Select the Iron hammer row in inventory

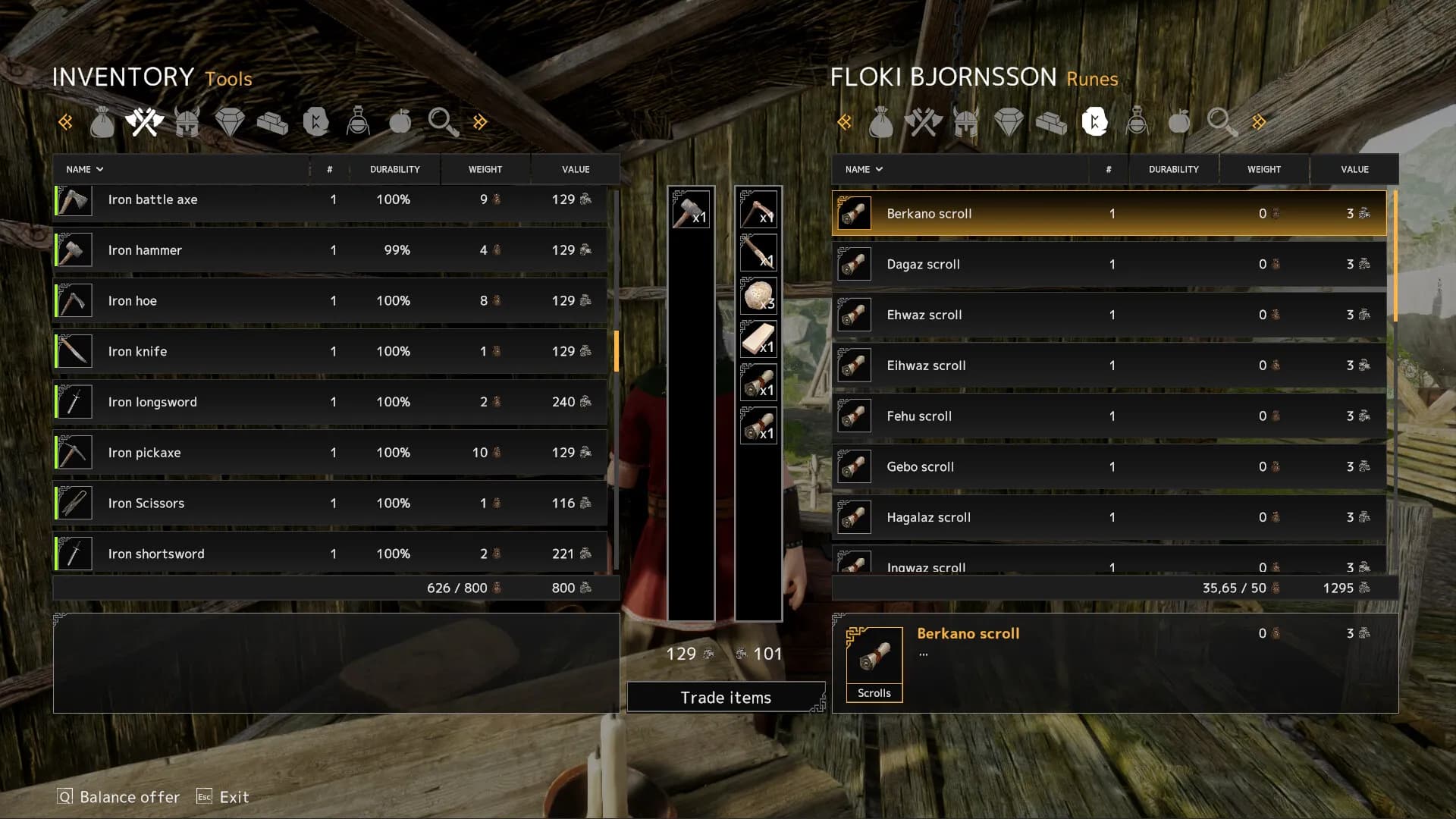tap(331, 250)
